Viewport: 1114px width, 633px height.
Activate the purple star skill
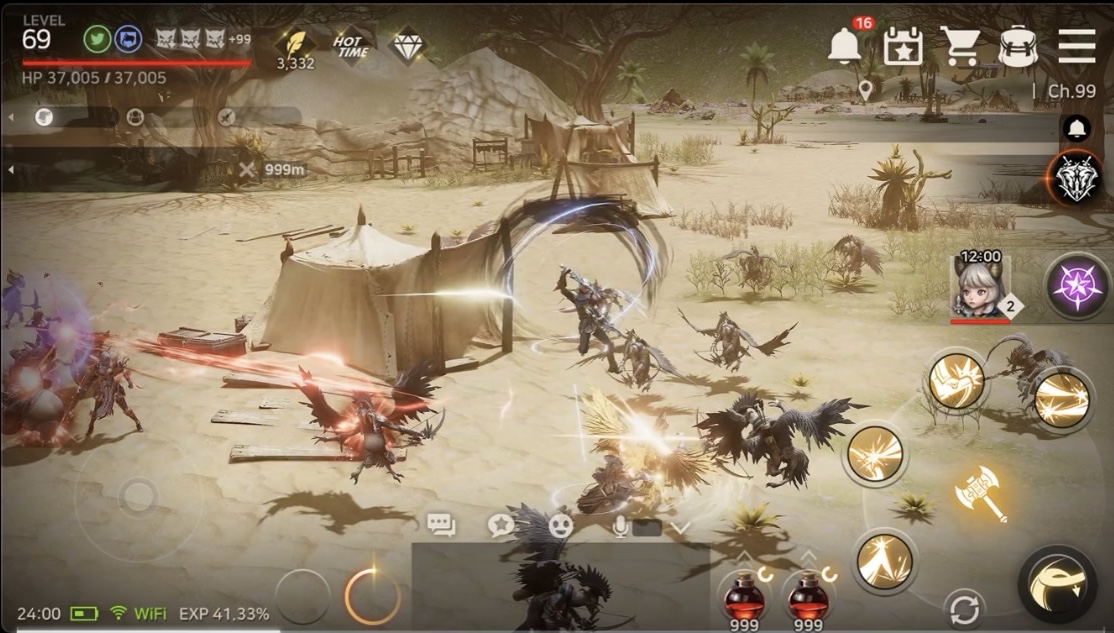(1077, 284)
